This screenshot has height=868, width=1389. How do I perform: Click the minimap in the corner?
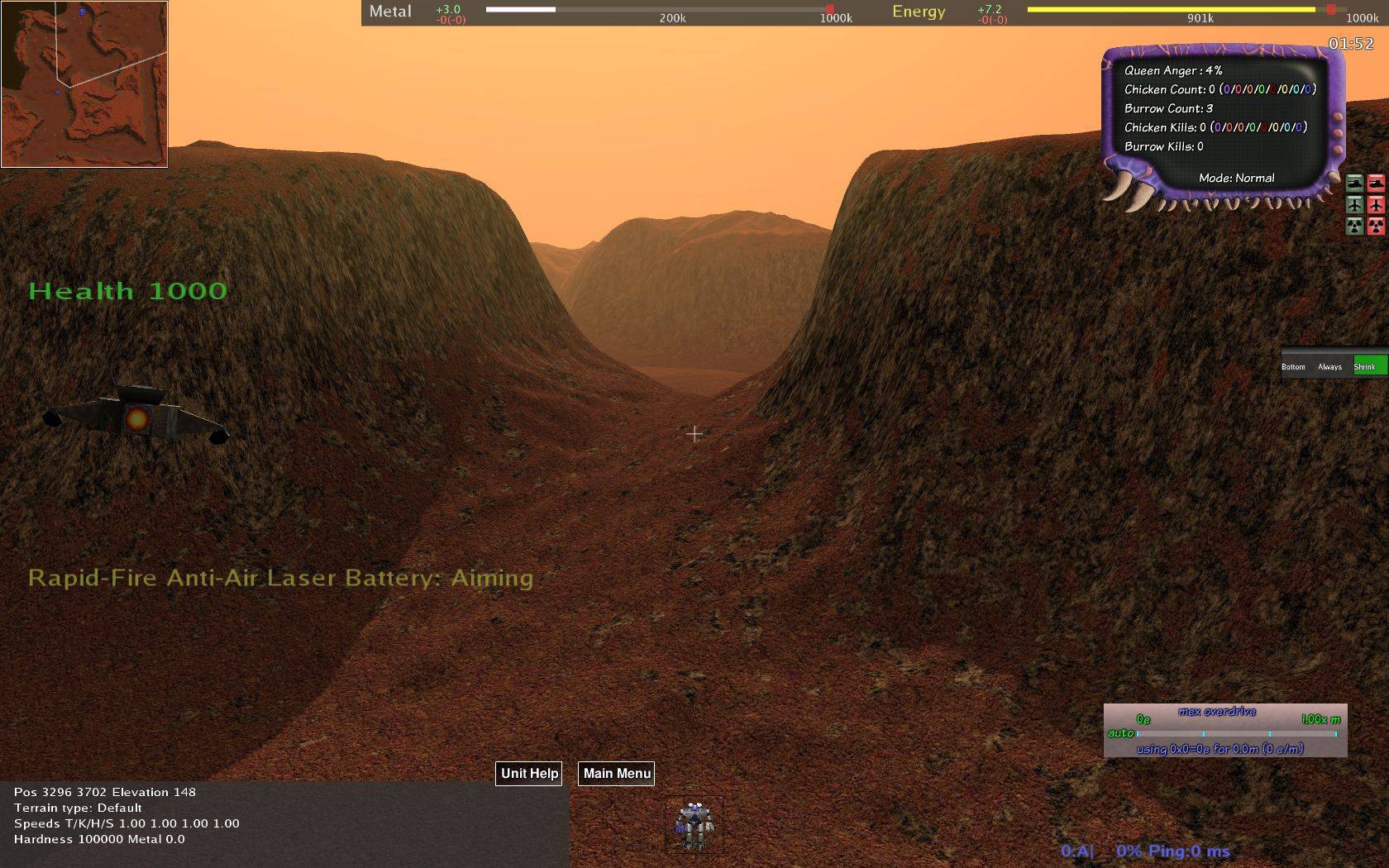click(84, 83)
